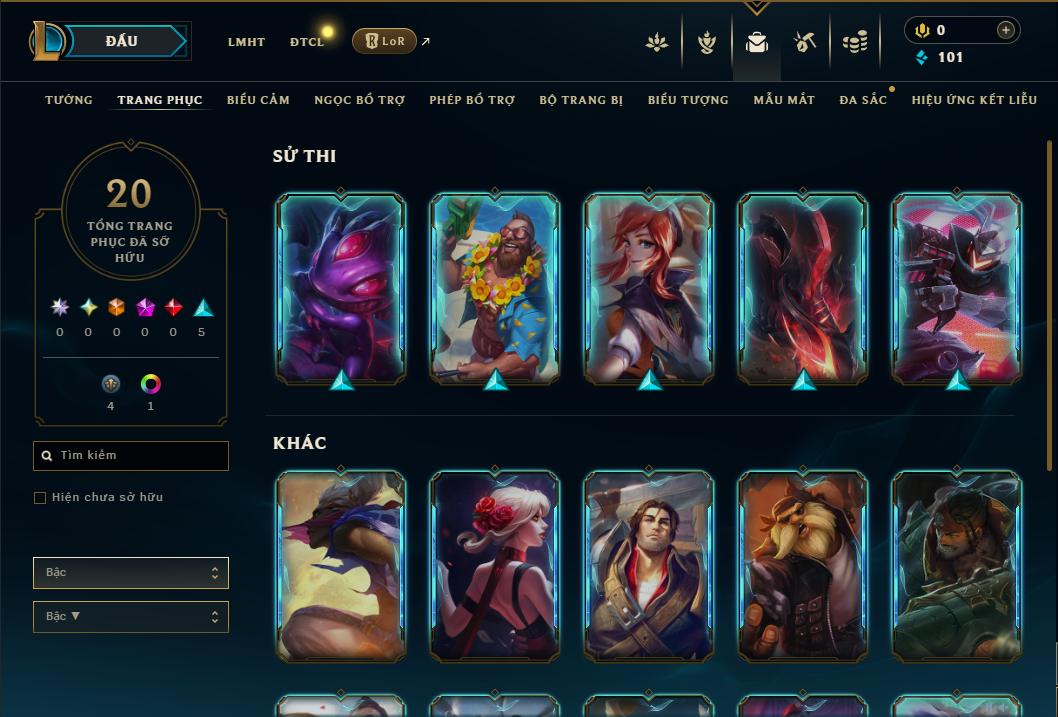
Task: Select the white-haired woman with roses skin
Action: (x=495, y=566)
